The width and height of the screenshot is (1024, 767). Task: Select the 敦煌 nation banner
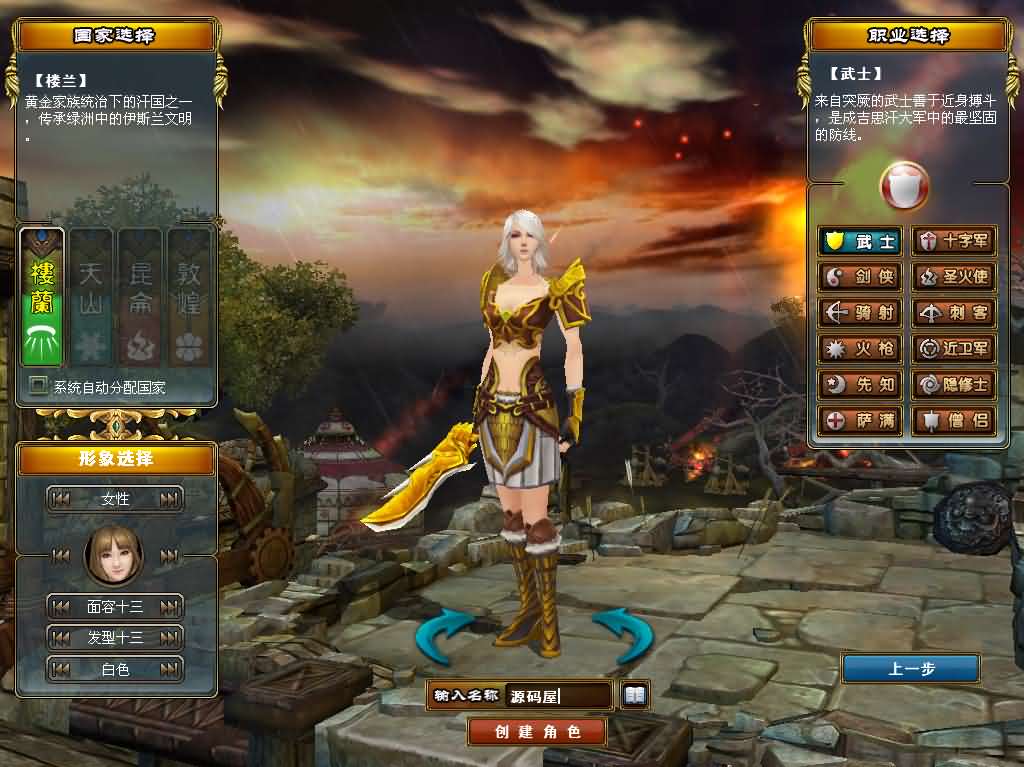point(189,297)
